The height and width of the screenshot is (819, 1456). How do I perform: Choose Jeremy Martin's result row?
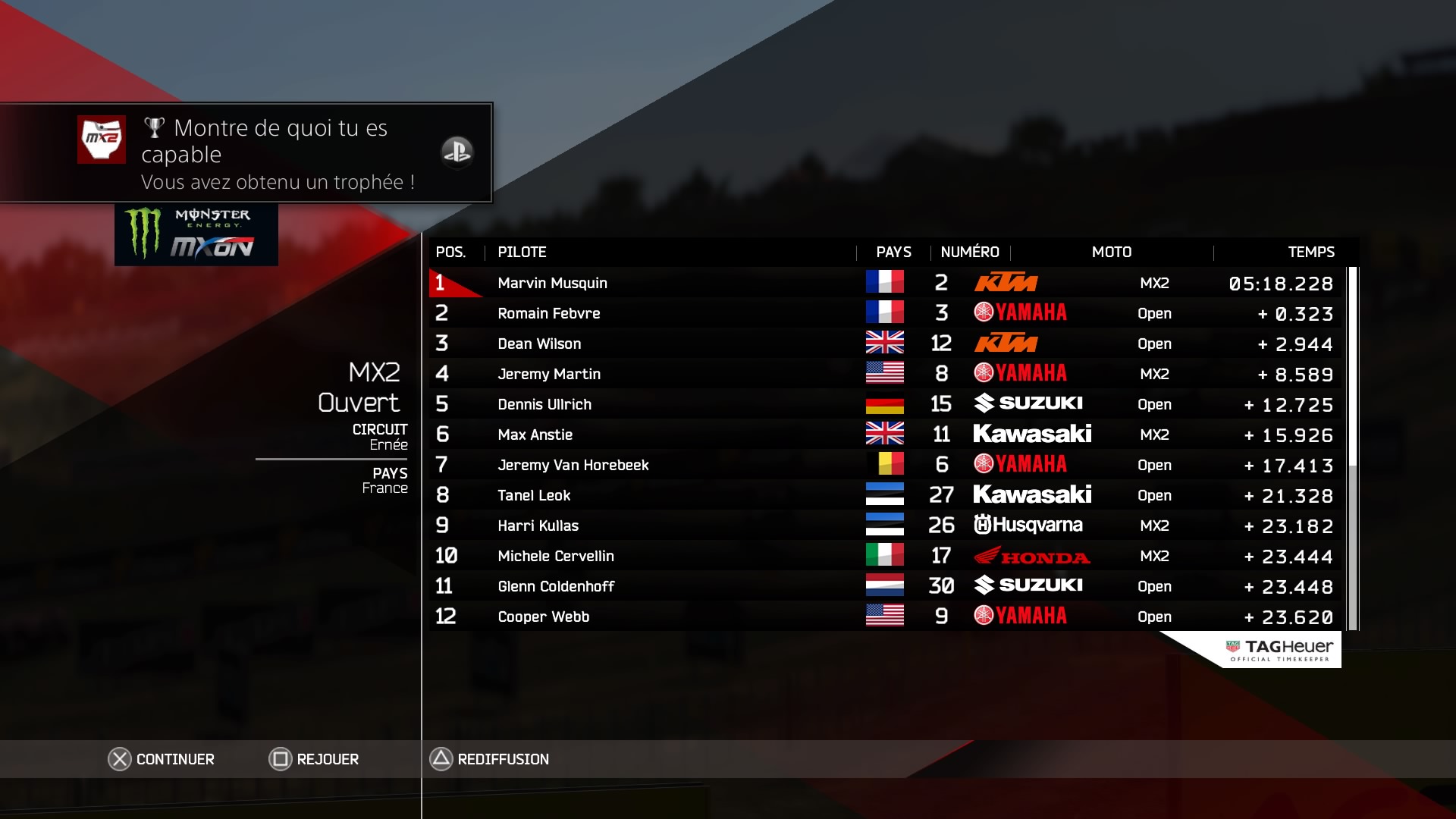coord(884,374)
